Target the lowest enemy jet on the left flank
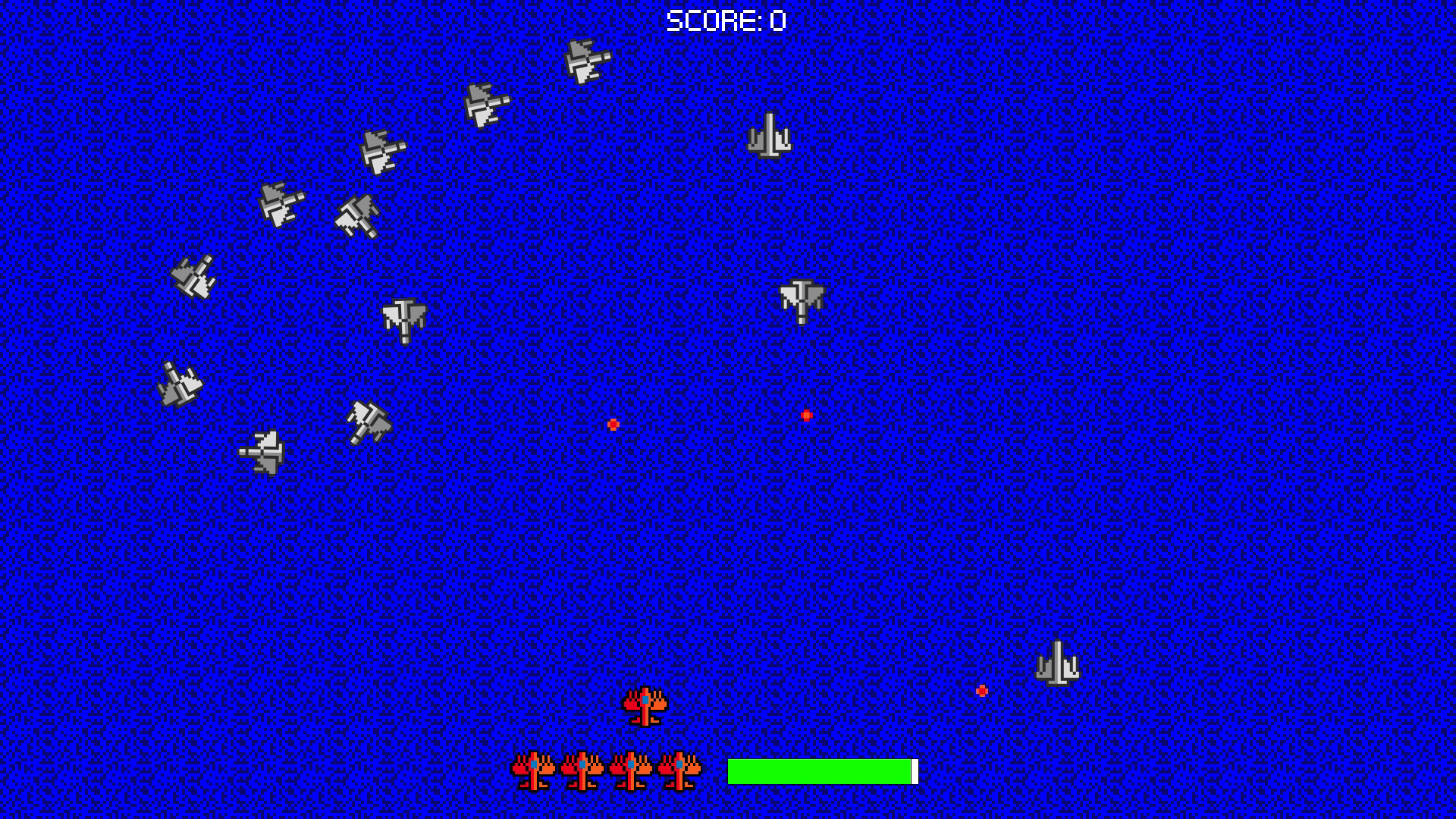The height and width of the screenshot is (819, 1456). click(x=262, y=452)
